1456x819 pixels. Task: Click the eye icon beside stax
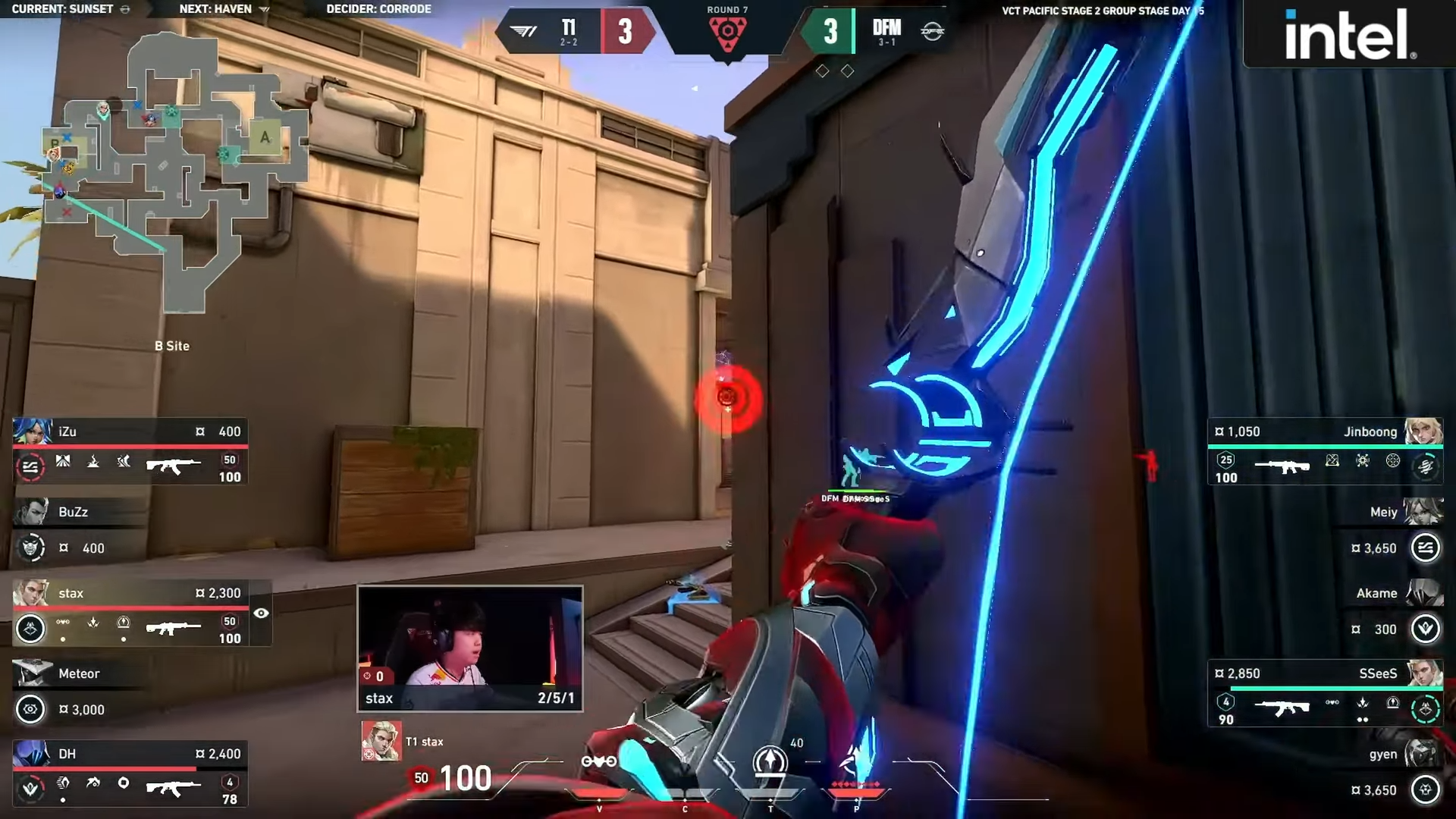tap(261, 613)
